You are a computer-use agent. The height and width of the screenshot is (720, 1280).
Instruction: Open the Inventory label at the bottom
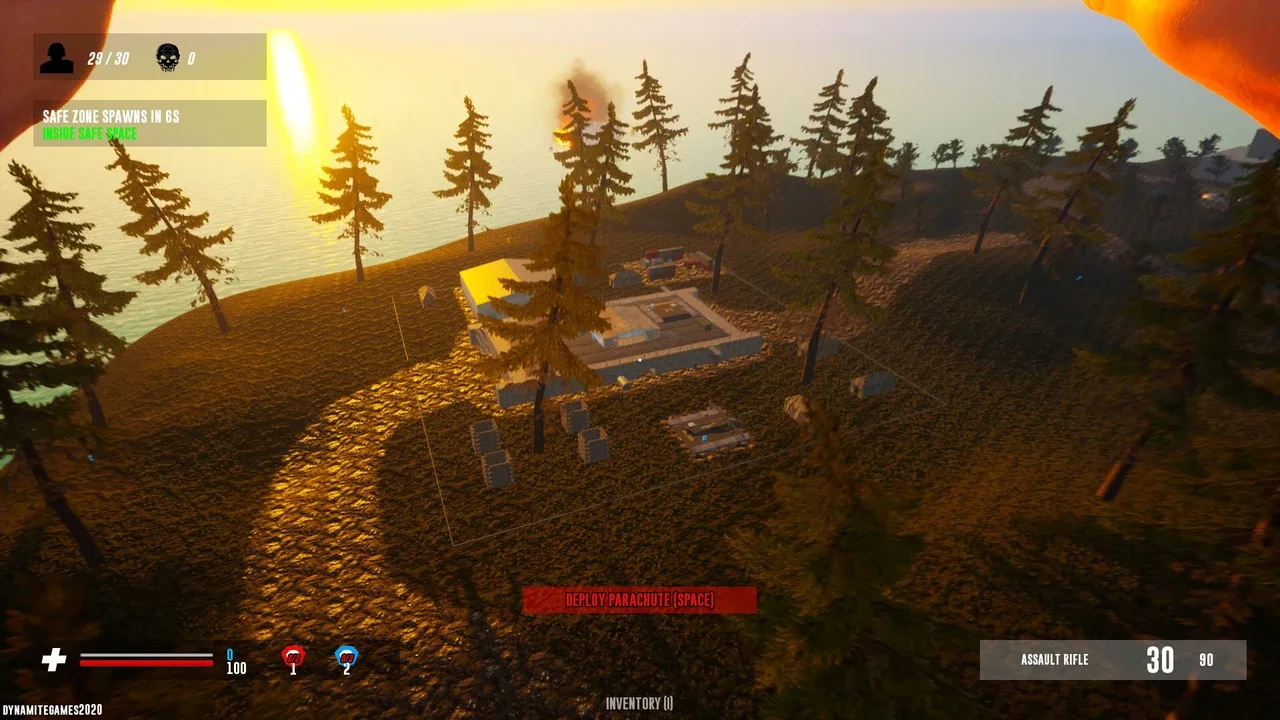click(640, 704)
